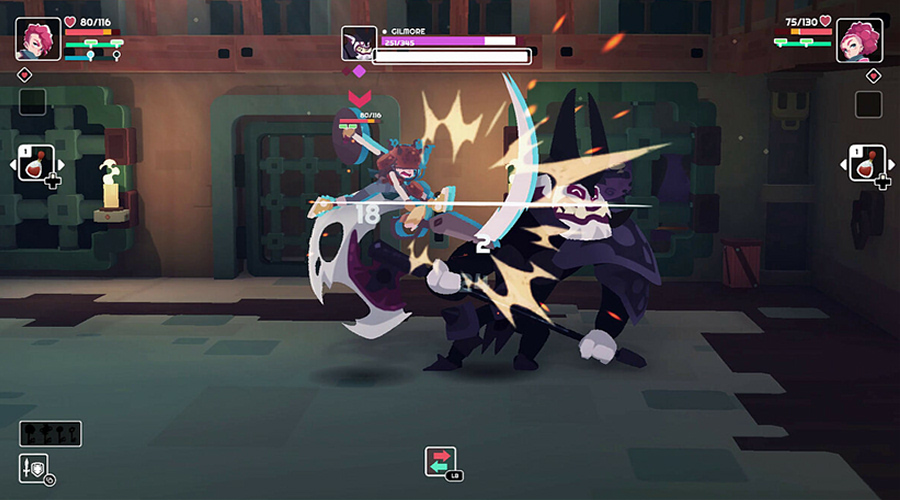Screen dimensions: 900x500
Task: Cycle left potion slot to the next item
Action: click(x=59, y=164)
